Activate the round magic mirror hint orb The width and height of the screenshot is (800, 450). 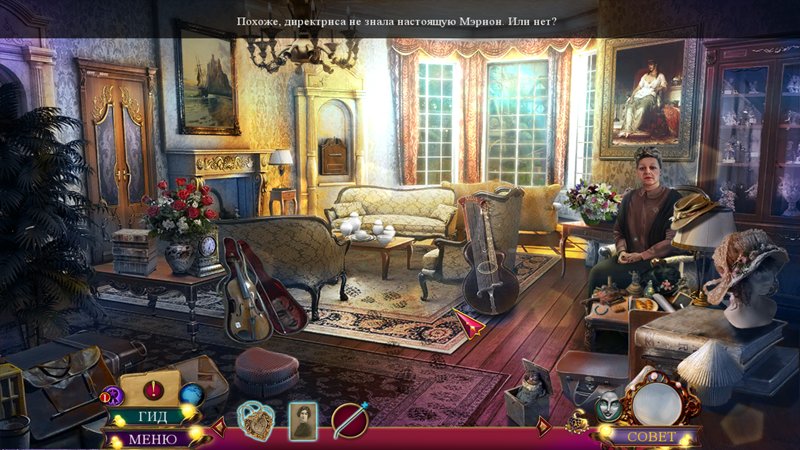point(656,402)
